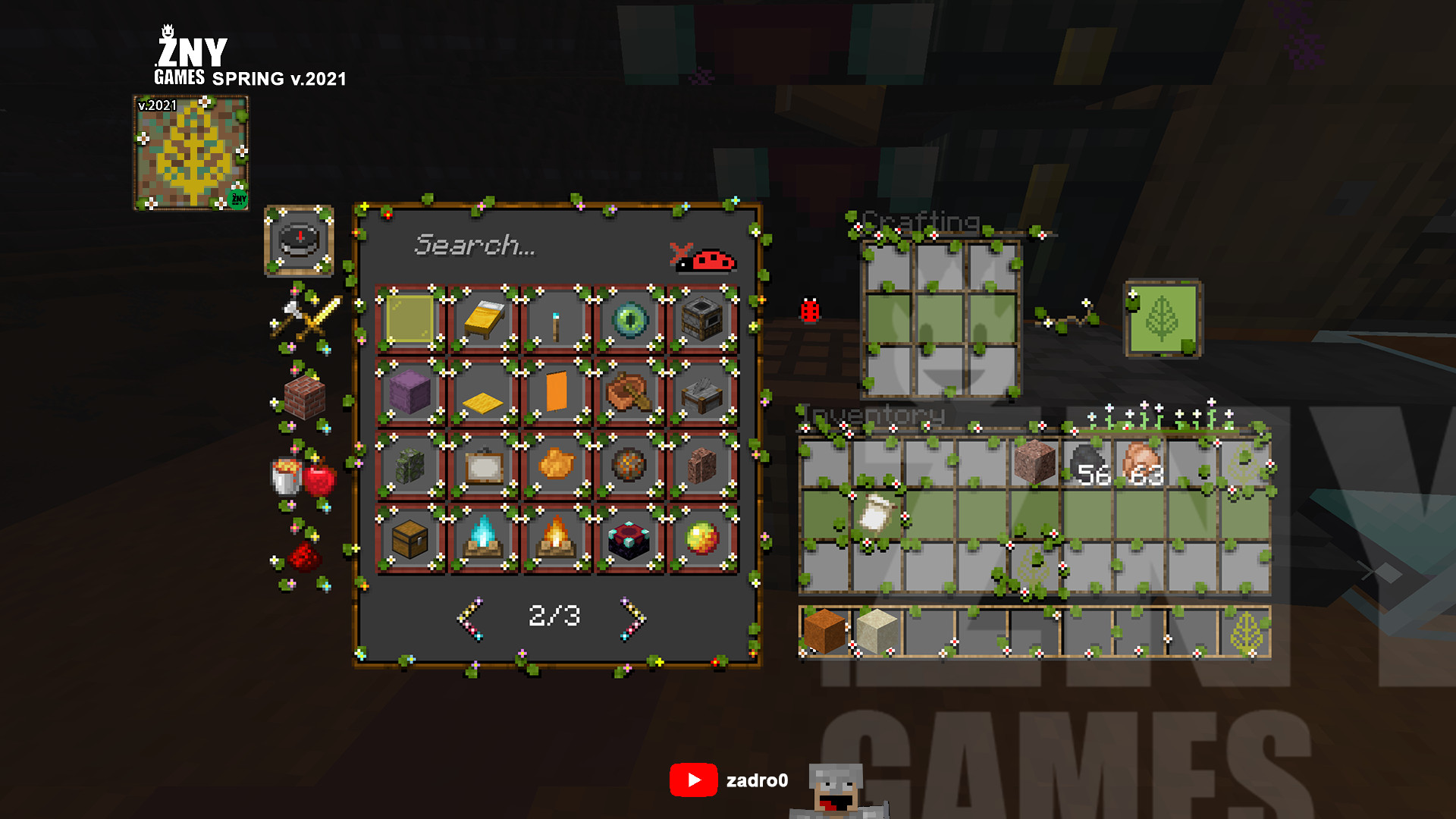Toggle the ladybug craftable-only filter
Screen dimensions: 1456x819
point(704,259)
